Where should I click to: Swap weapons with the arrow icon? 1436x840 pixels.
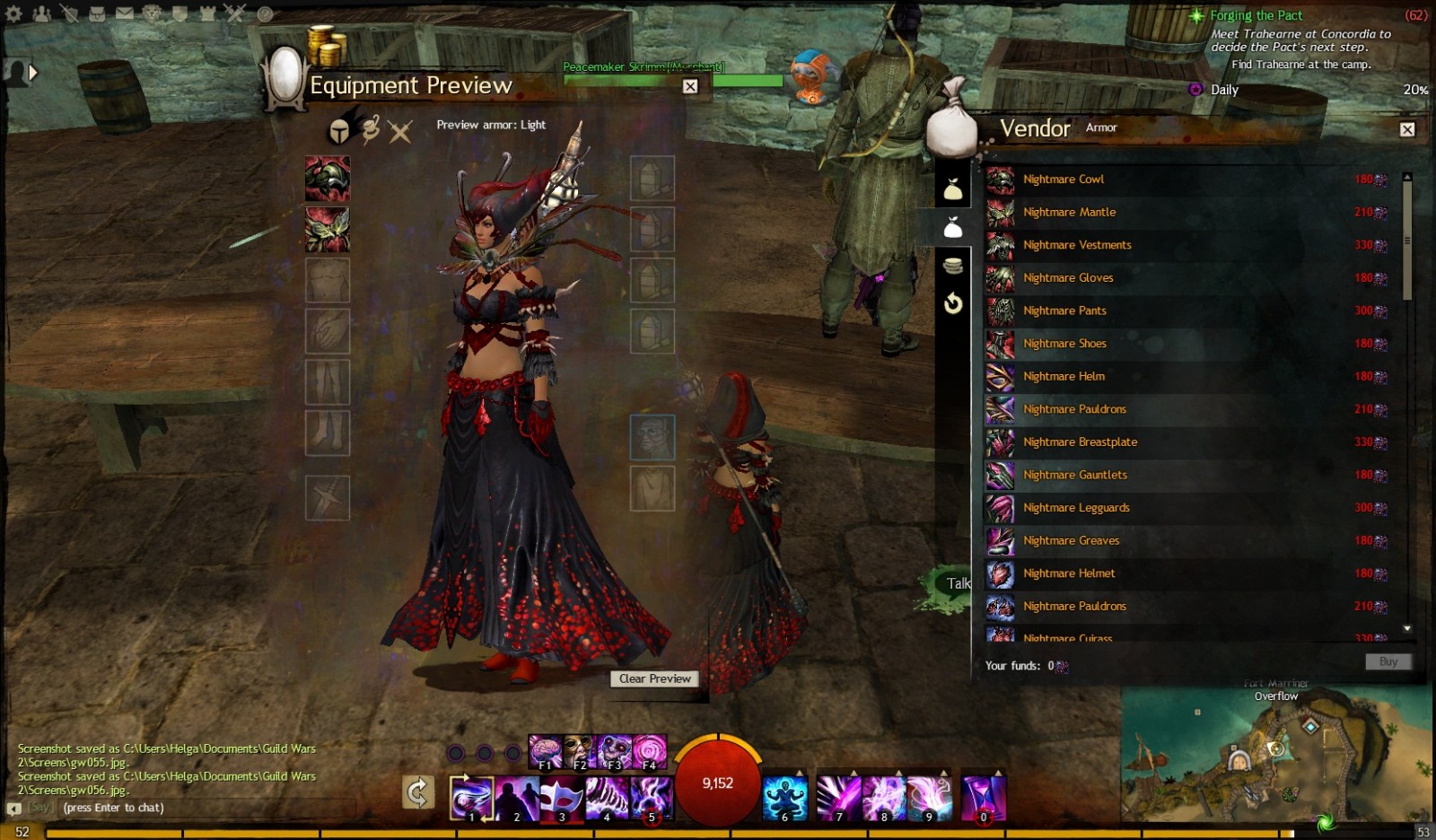click(418, 792)
